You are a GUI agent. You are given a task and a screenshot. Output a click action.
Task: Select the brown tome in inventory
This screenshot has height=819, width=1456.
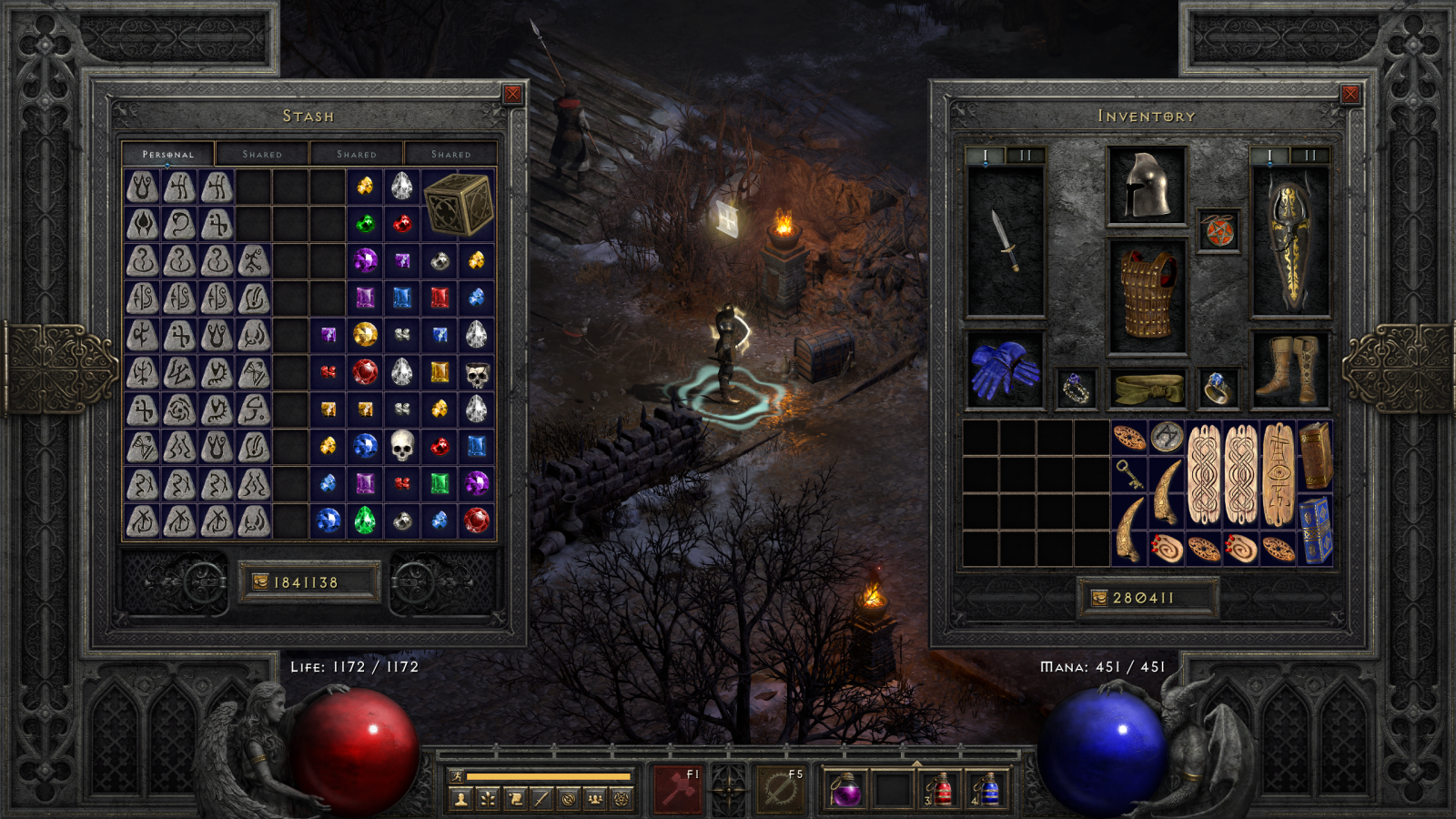click(1315, 455)
